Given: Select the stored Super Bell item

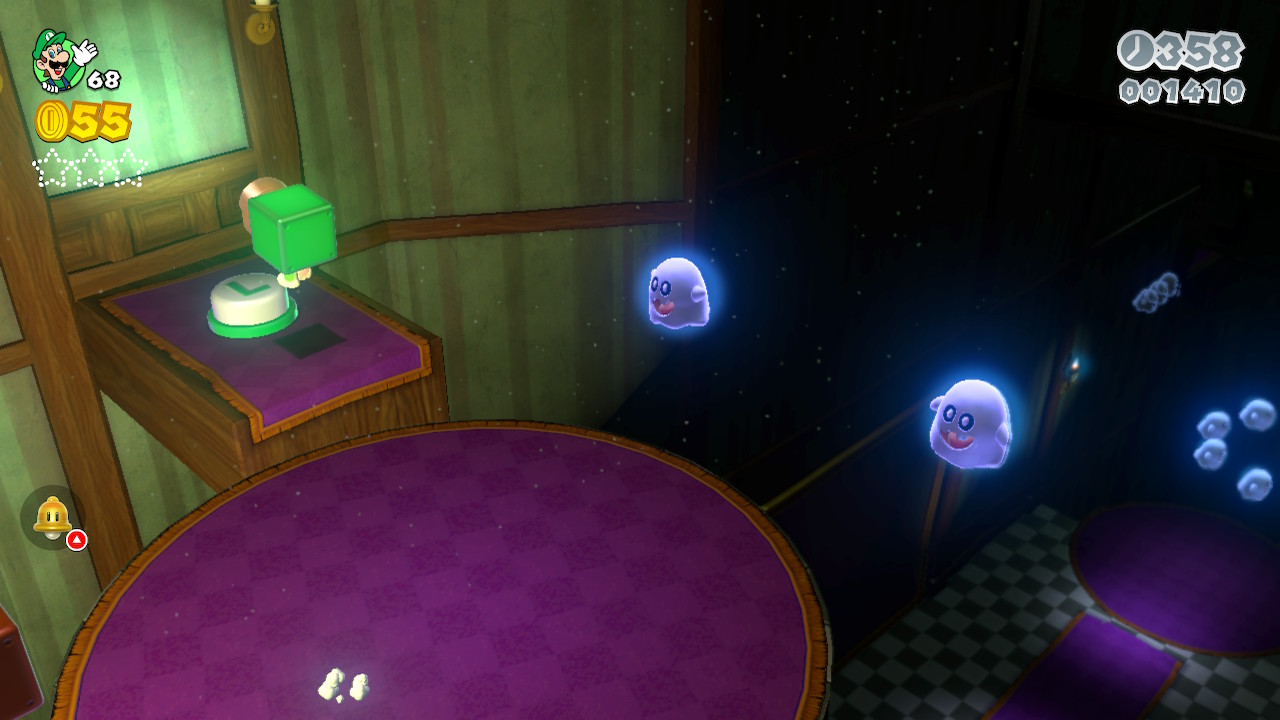Looking at the screenshot, I should (x=52, y=517).
